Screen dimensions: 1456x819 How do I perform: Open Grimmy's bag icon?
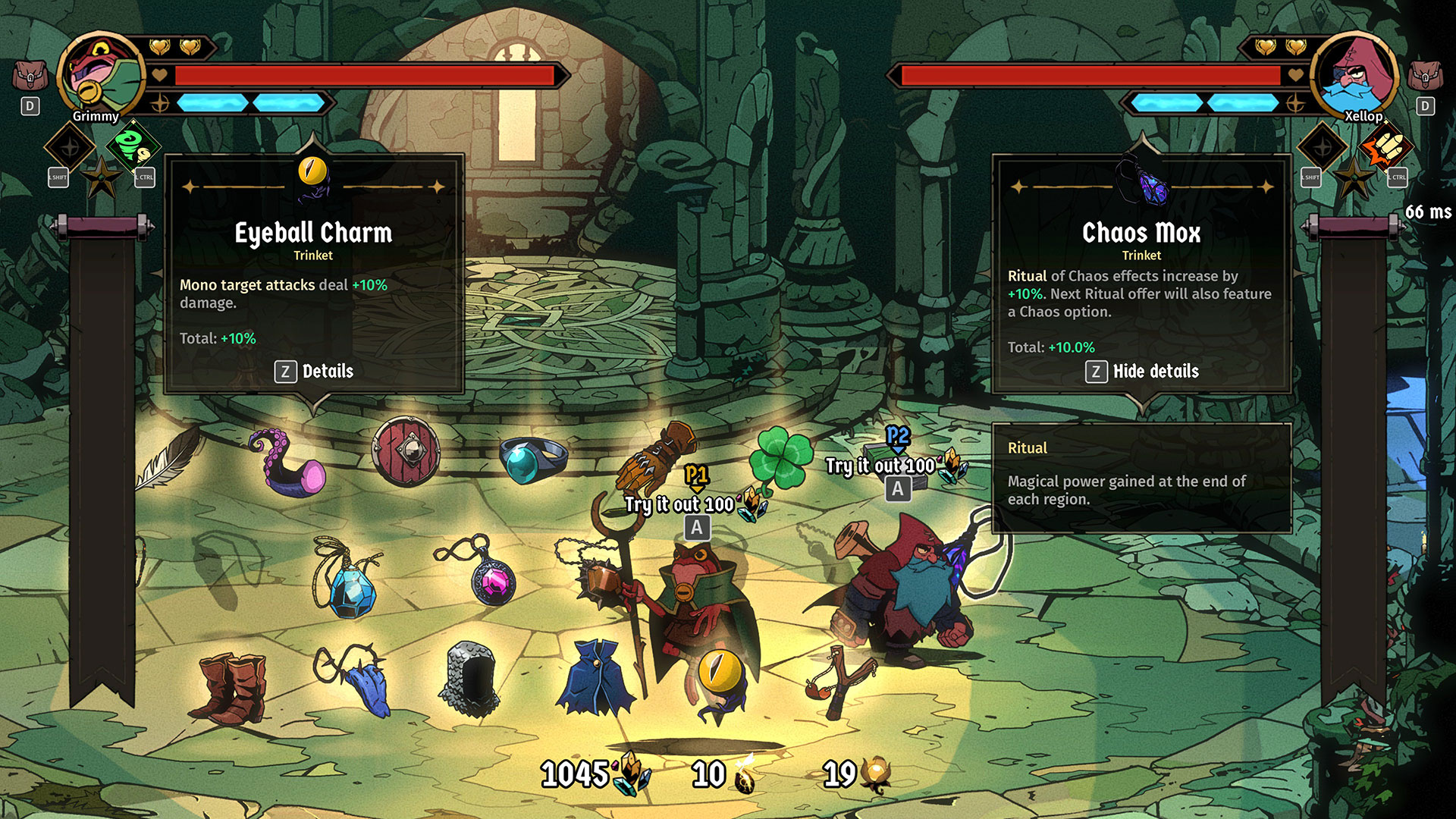pos(30,76)
